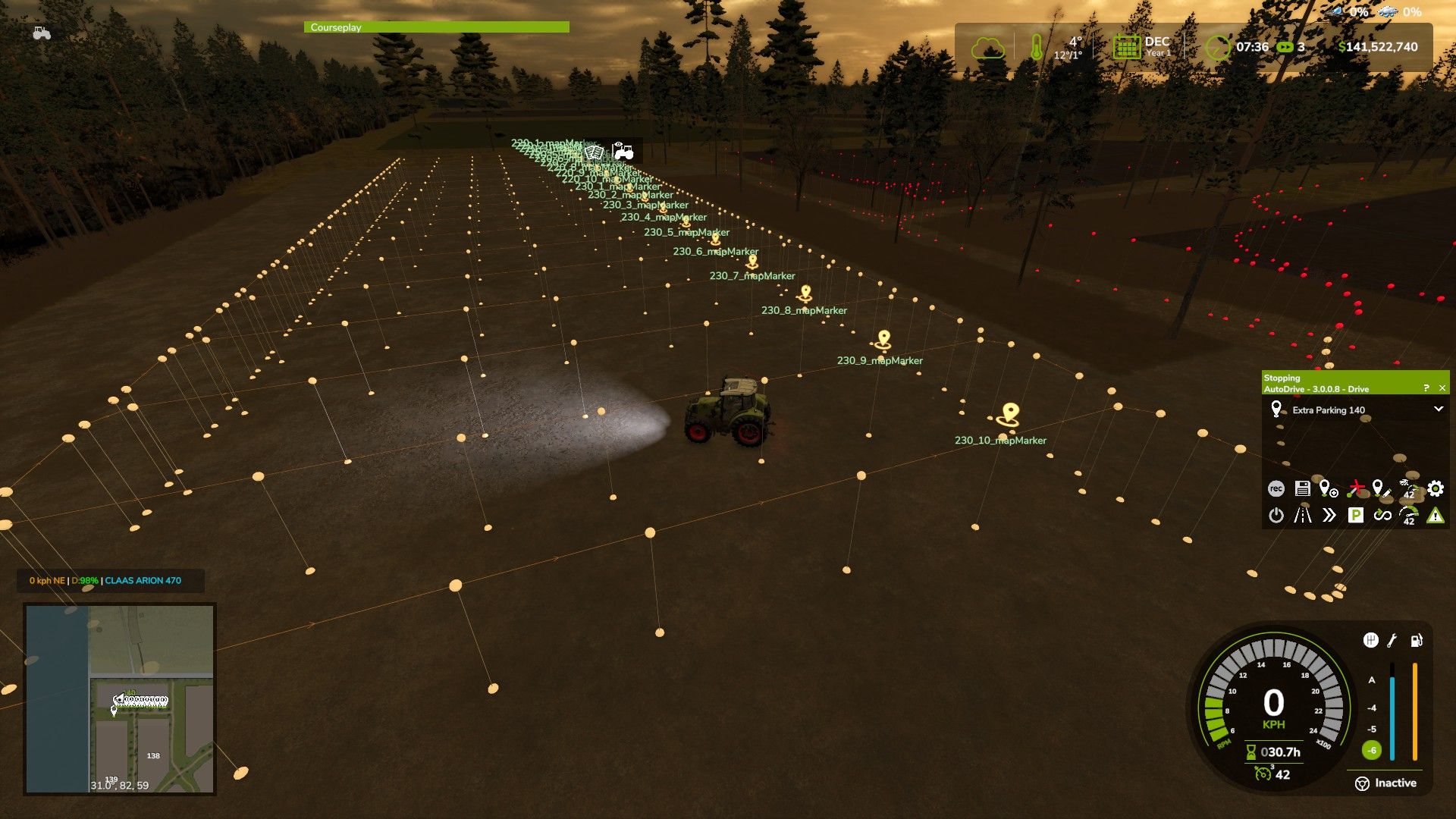Expand the Extra Parking 140 destination dropdown
1456x819 pixels.
pyautogui.click(x=1437, y=409)
